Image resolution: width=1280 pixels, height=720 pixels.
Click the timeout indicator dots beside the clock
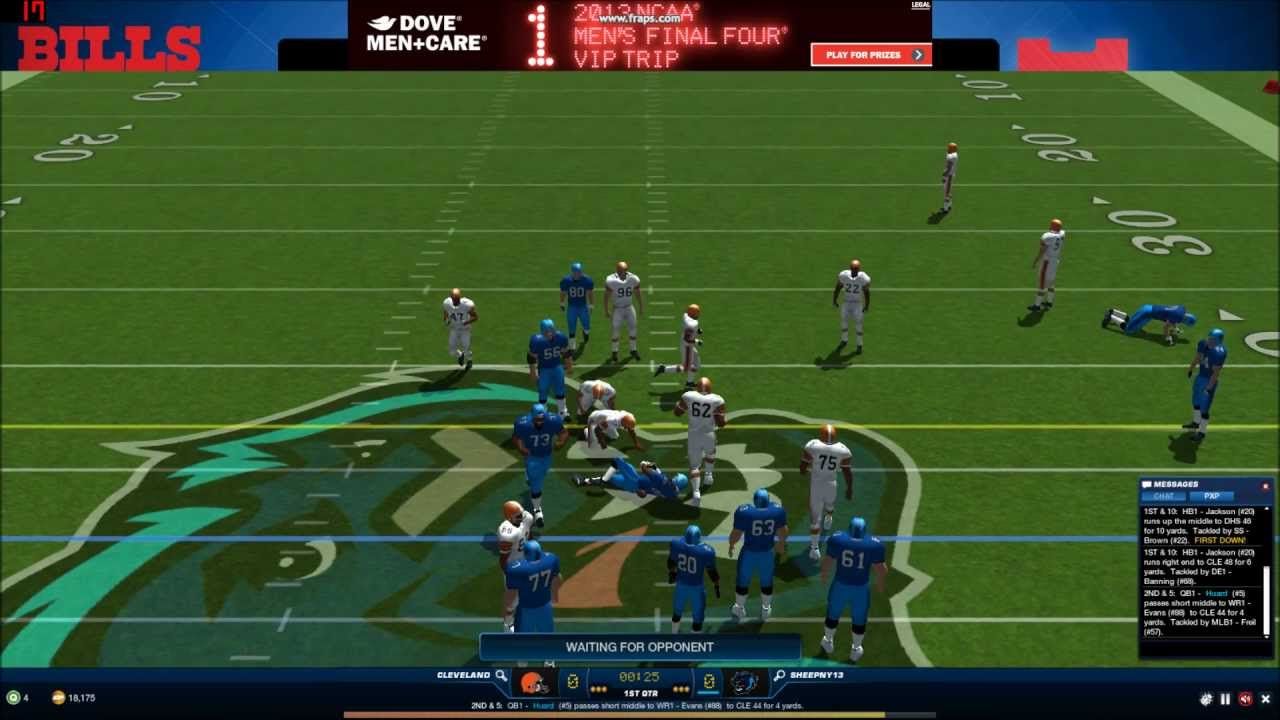coord(600,690)
